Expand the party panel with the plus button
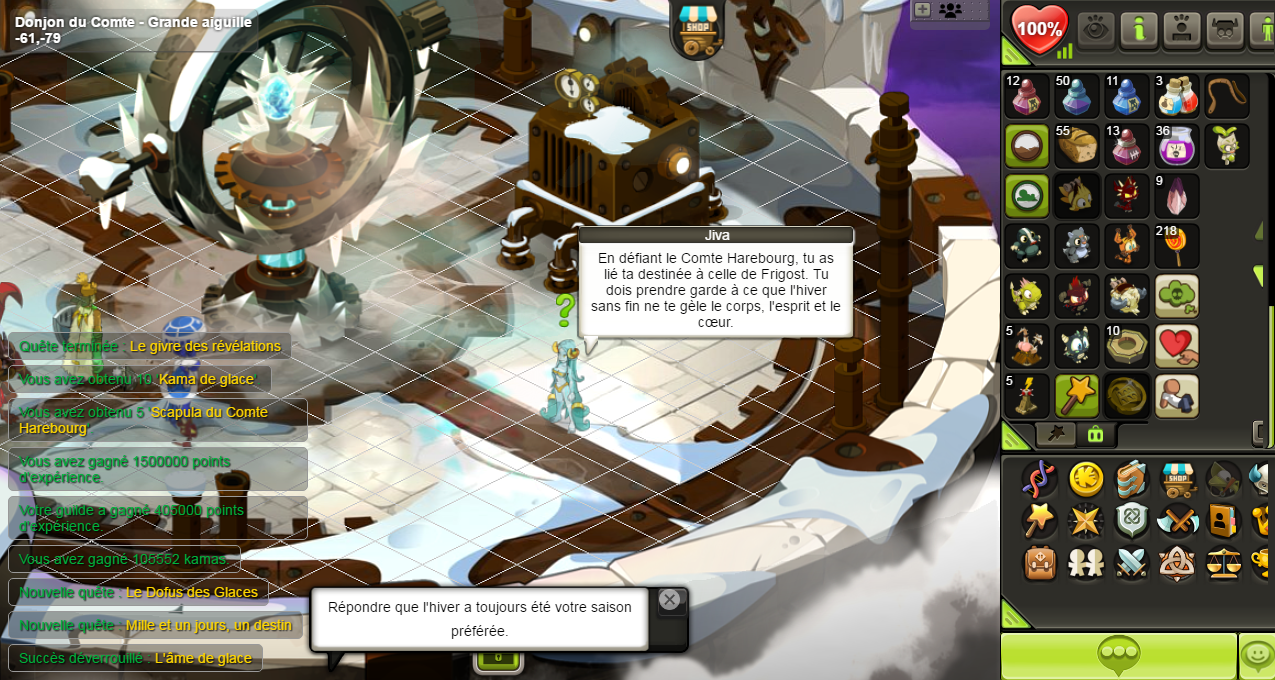The image size is (1275, 680). click(922, 10)
